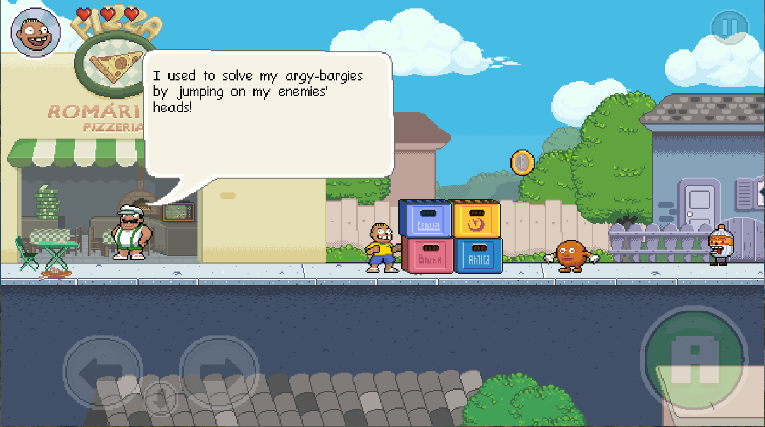Pause the game with the top-right button
The height and width of the screenshot is (427, 765).
click(x=731, y=28)
